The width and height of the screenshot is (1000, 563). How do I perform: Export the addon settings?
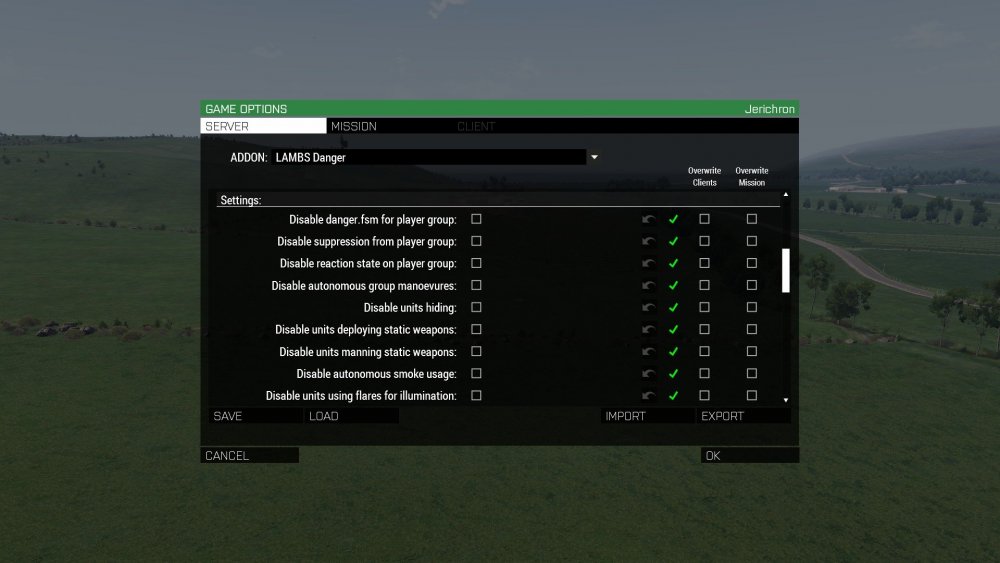pos(745,416)
